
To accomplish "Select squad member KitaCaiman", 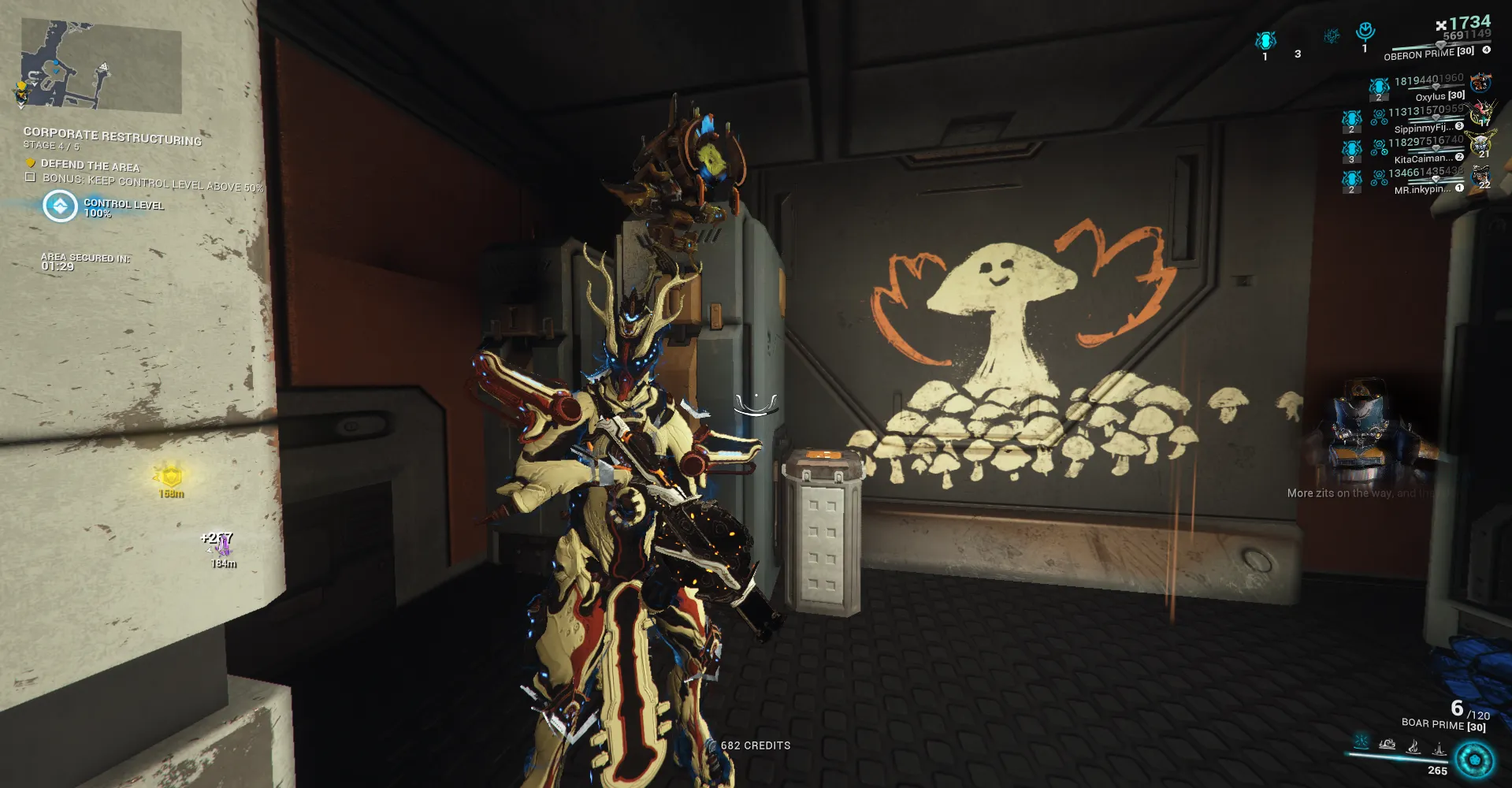I will point(1423,158).
